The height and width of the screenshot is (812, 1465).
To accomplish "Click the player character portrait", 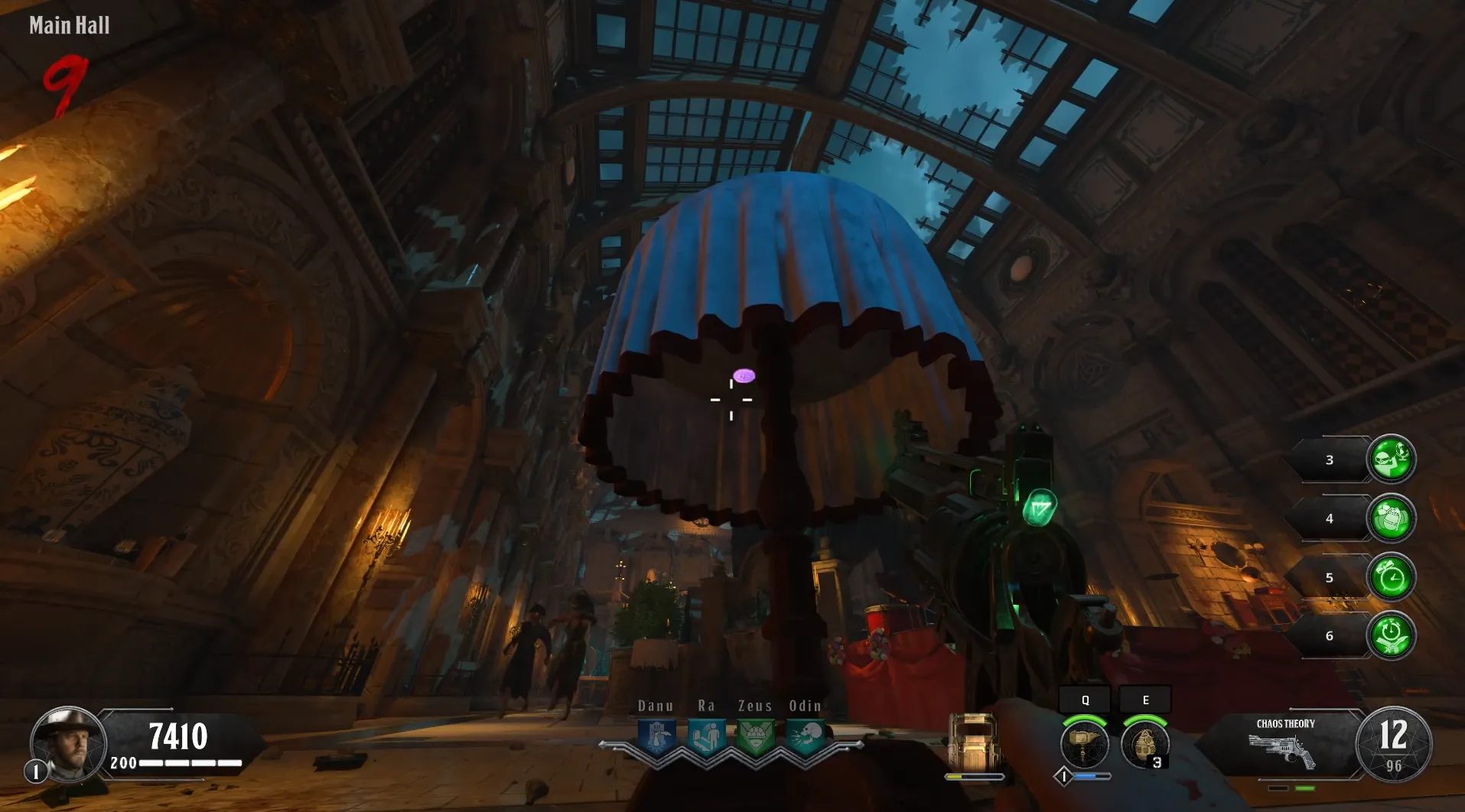I will point(68,743).
